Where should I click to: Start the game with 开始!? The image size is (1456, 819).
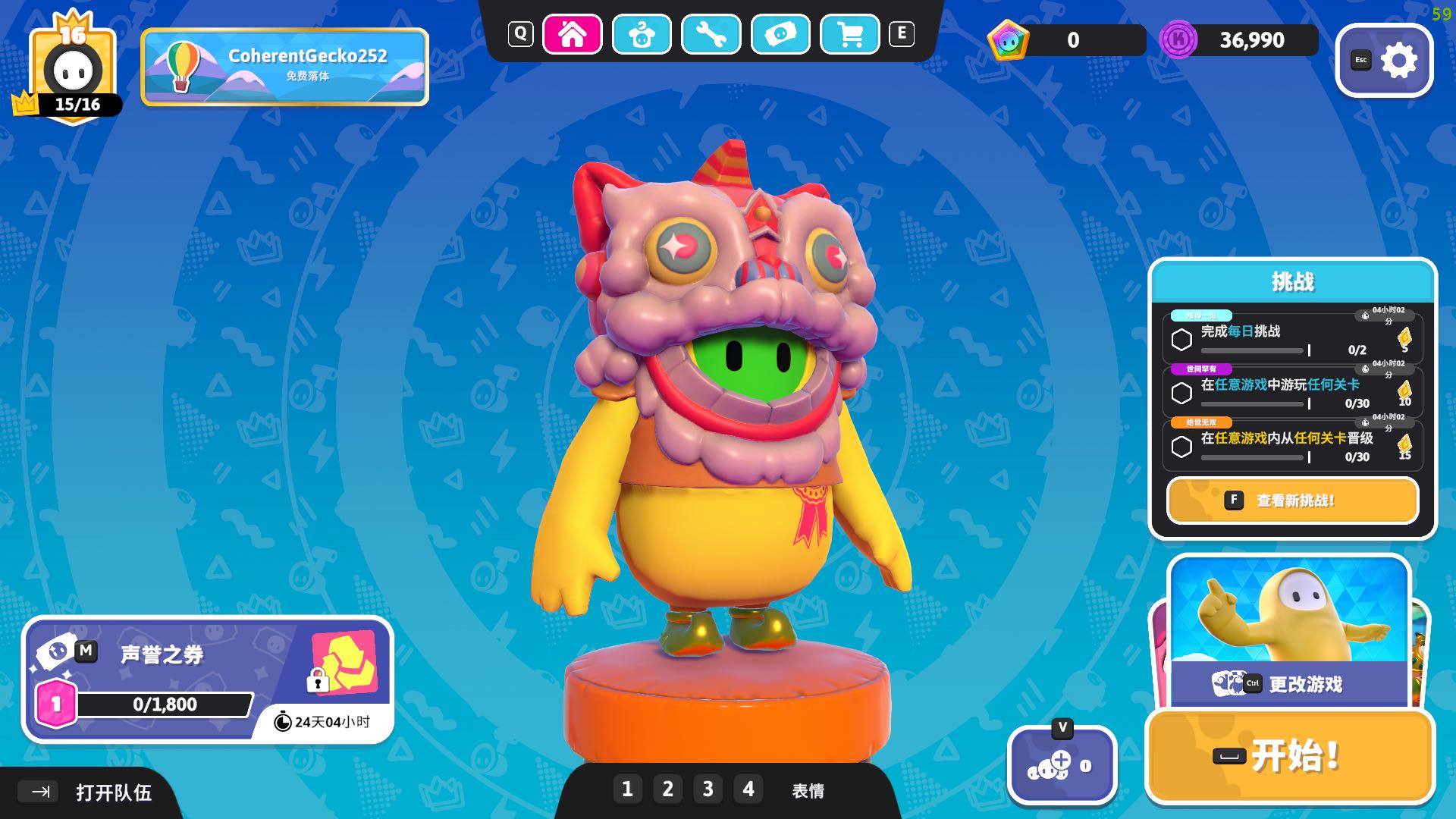coord(1289,756)
